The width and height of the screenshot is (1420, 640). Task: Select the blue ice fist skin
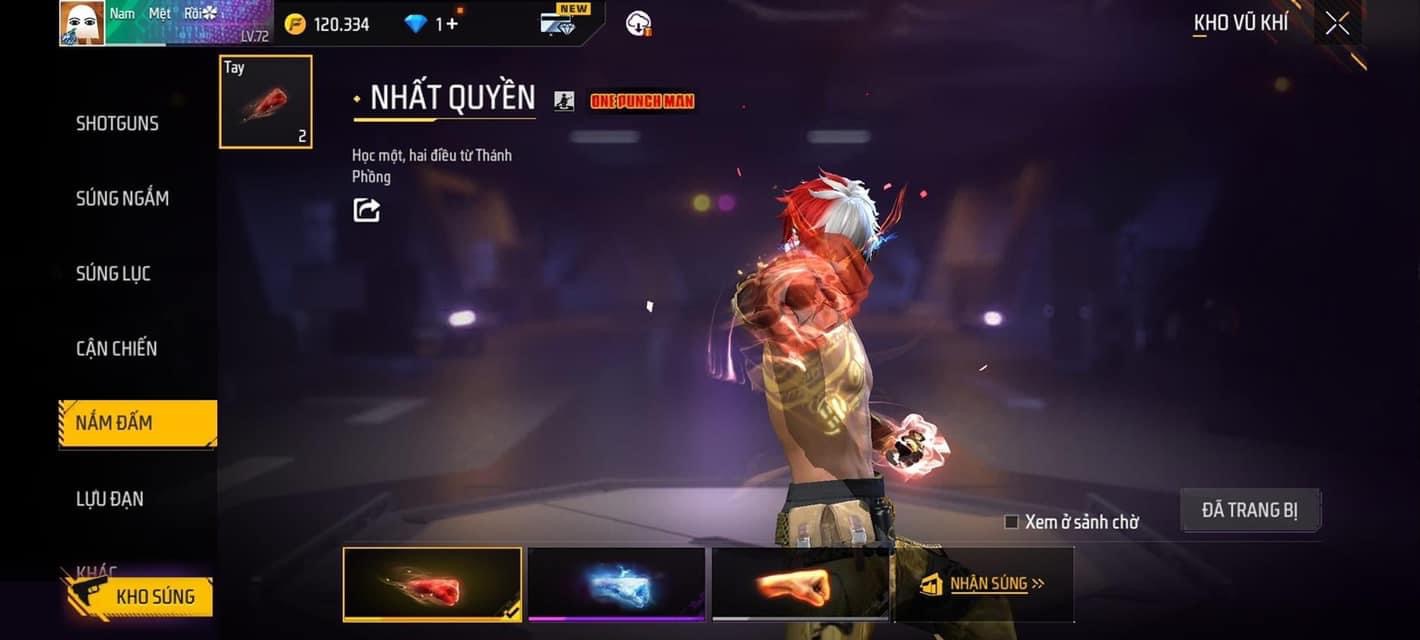pos(616,584)
